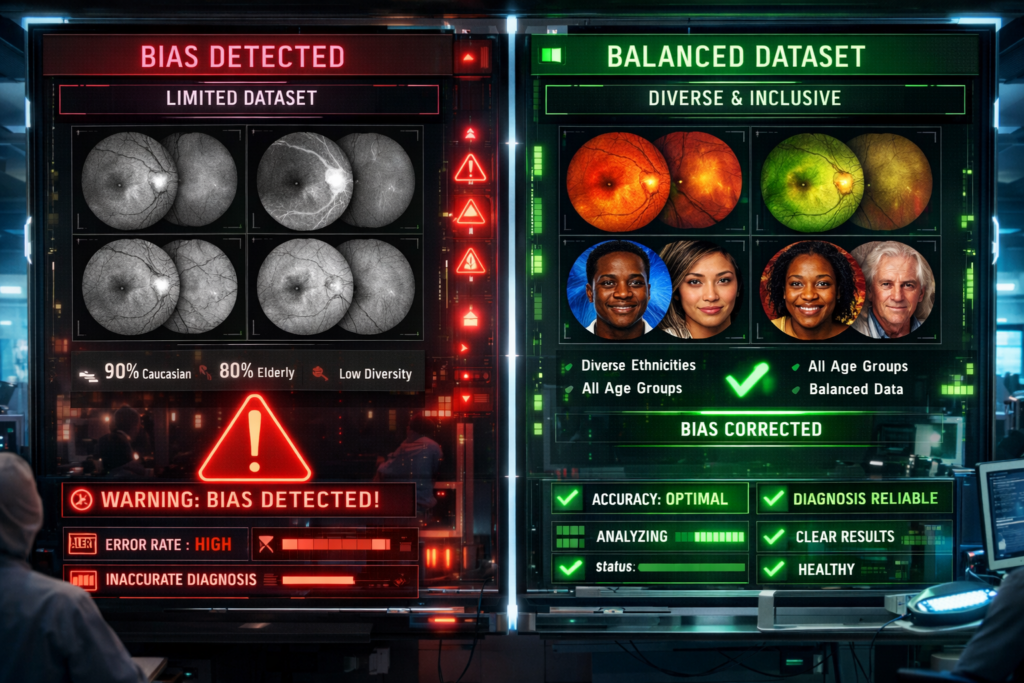Click the large red warning triangle icon

click(x=254, y=440)
